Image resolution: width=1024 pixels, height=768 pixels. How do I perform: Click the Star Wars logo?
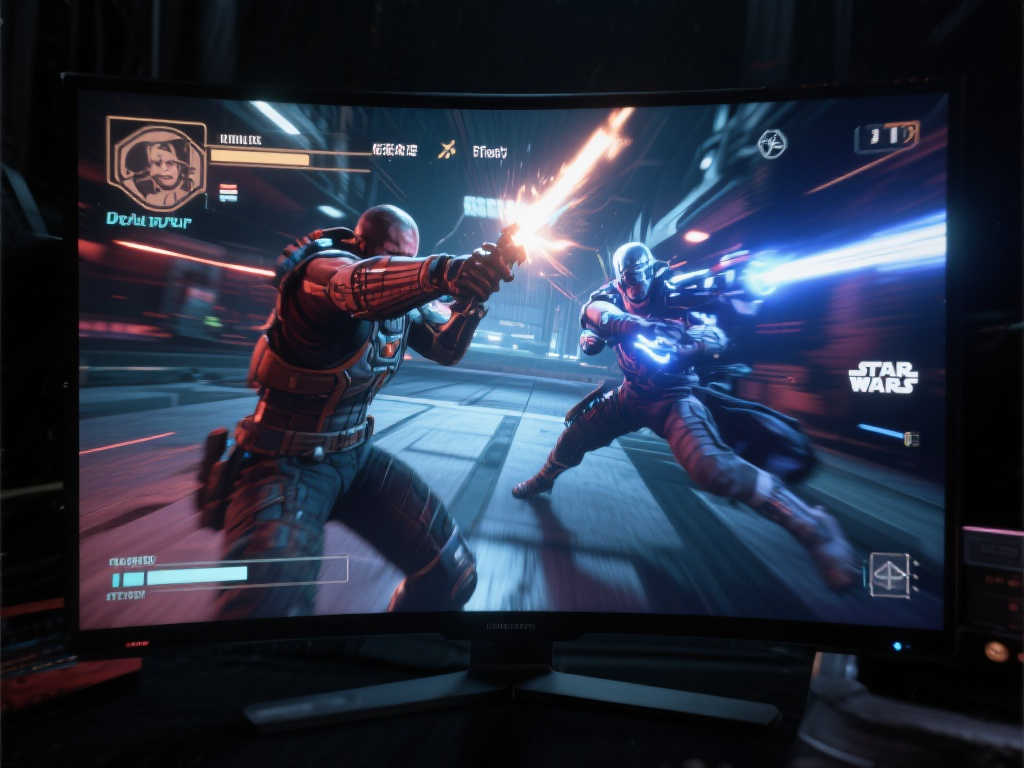click(x=883, y=377)
